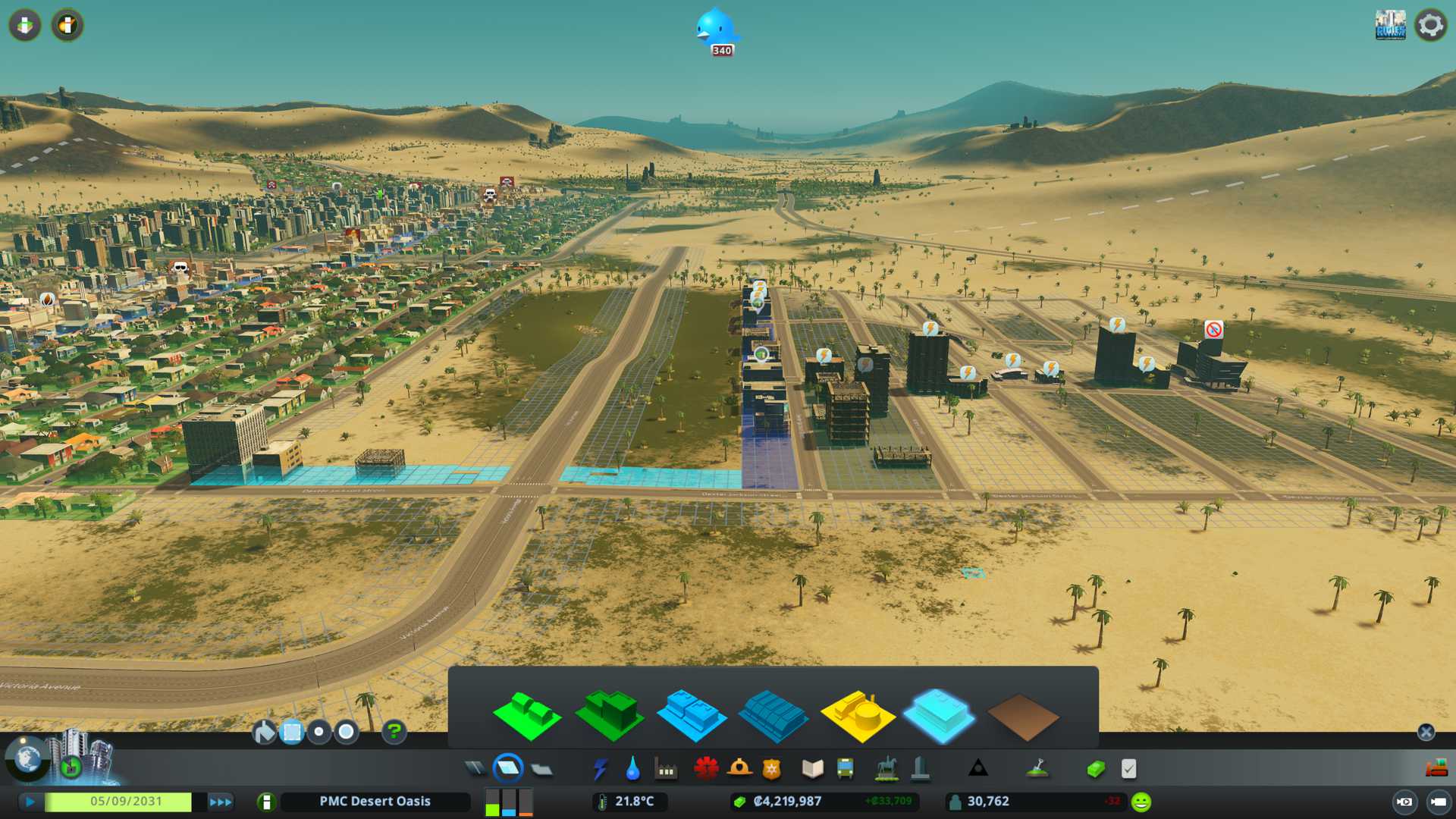Screen dimensions: 1456x819
Task: Open the economy money panel
Action: pos(1095,769)
